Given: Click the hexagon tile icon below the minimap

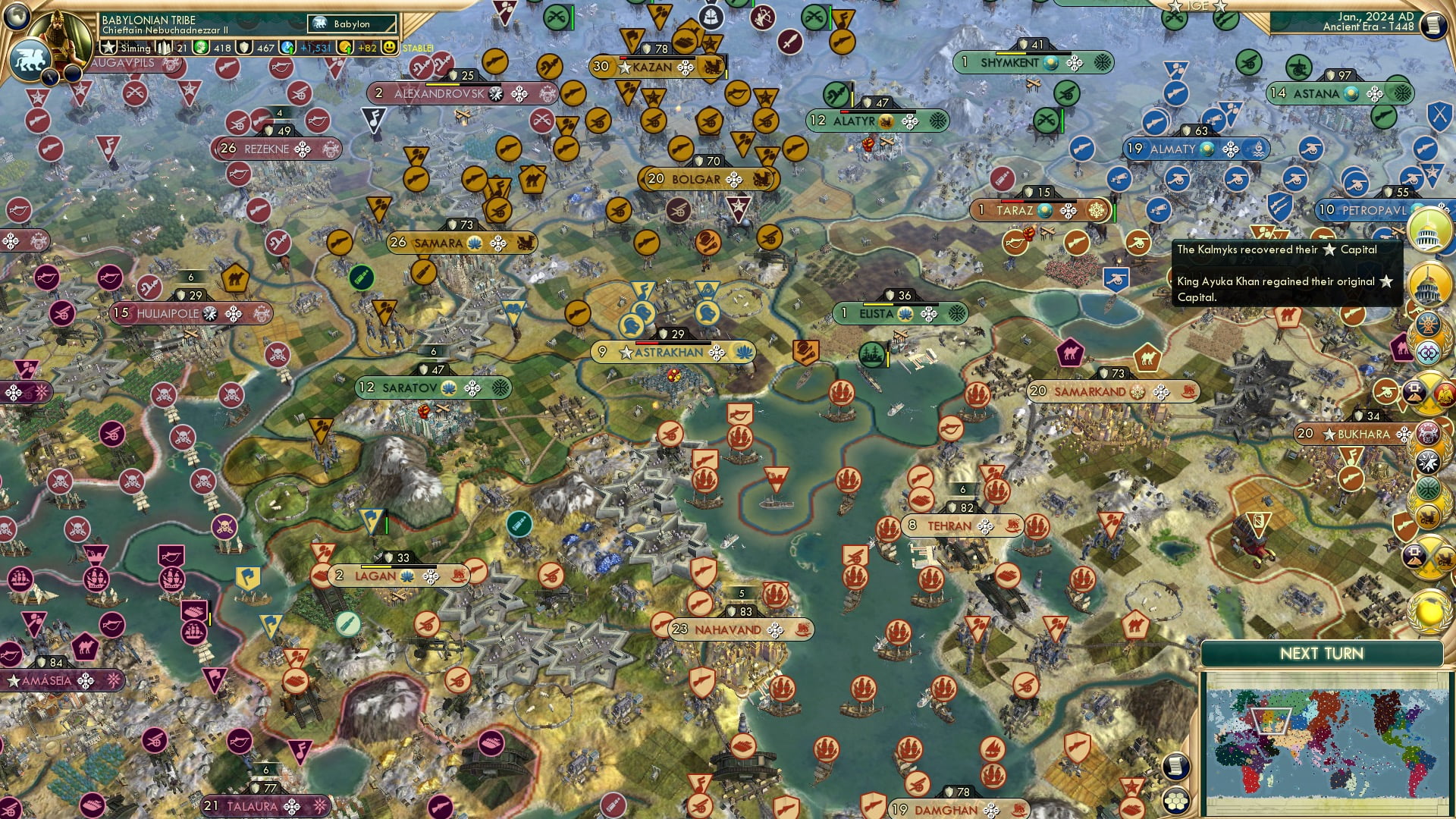Looking at the screenshot, I should pos(1175,802).
